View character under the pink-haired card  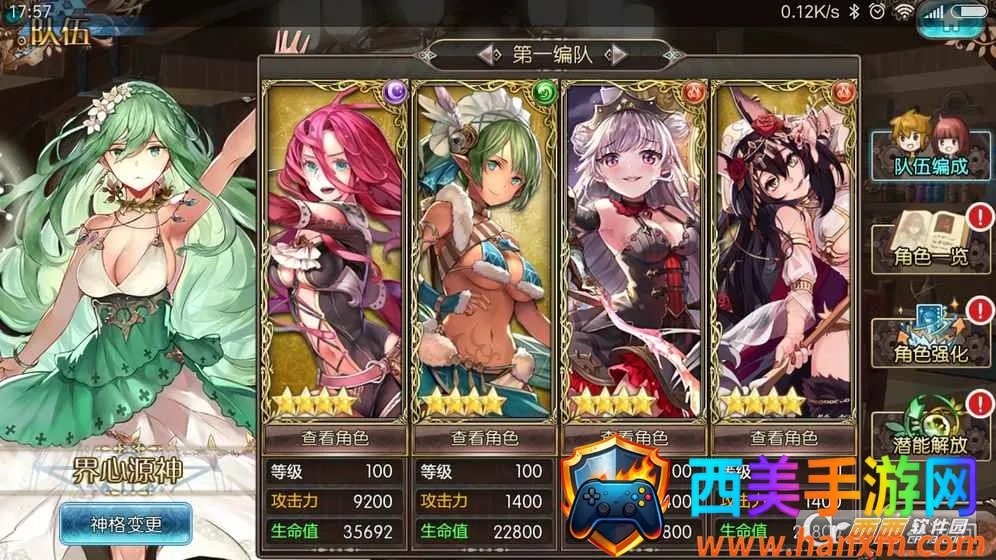[335, 438]
